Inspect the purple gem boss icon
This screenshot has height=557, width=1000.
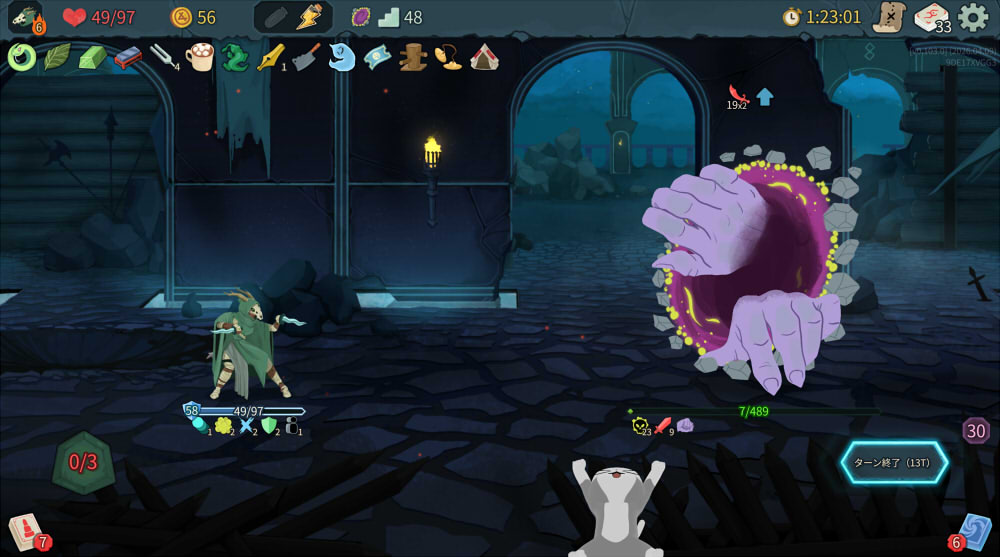pyautogui.click(x=360, y=17)
